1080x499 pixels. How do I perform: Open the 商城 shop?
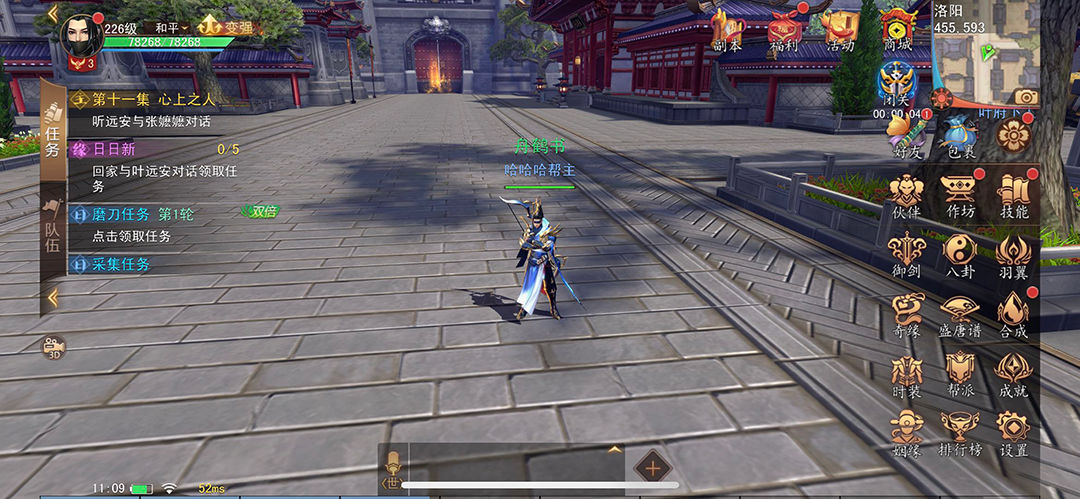click(x=898, y=30)
